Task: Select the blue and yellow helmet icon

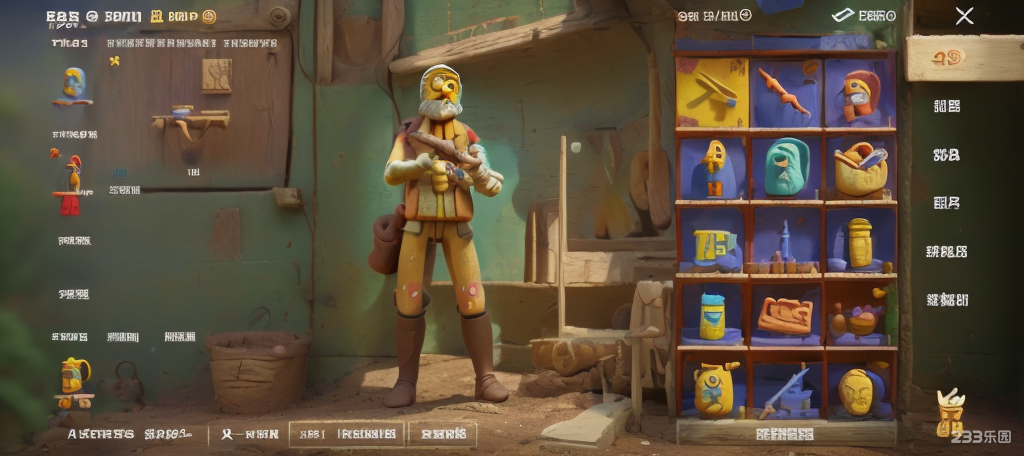Action: click(73, 86)
